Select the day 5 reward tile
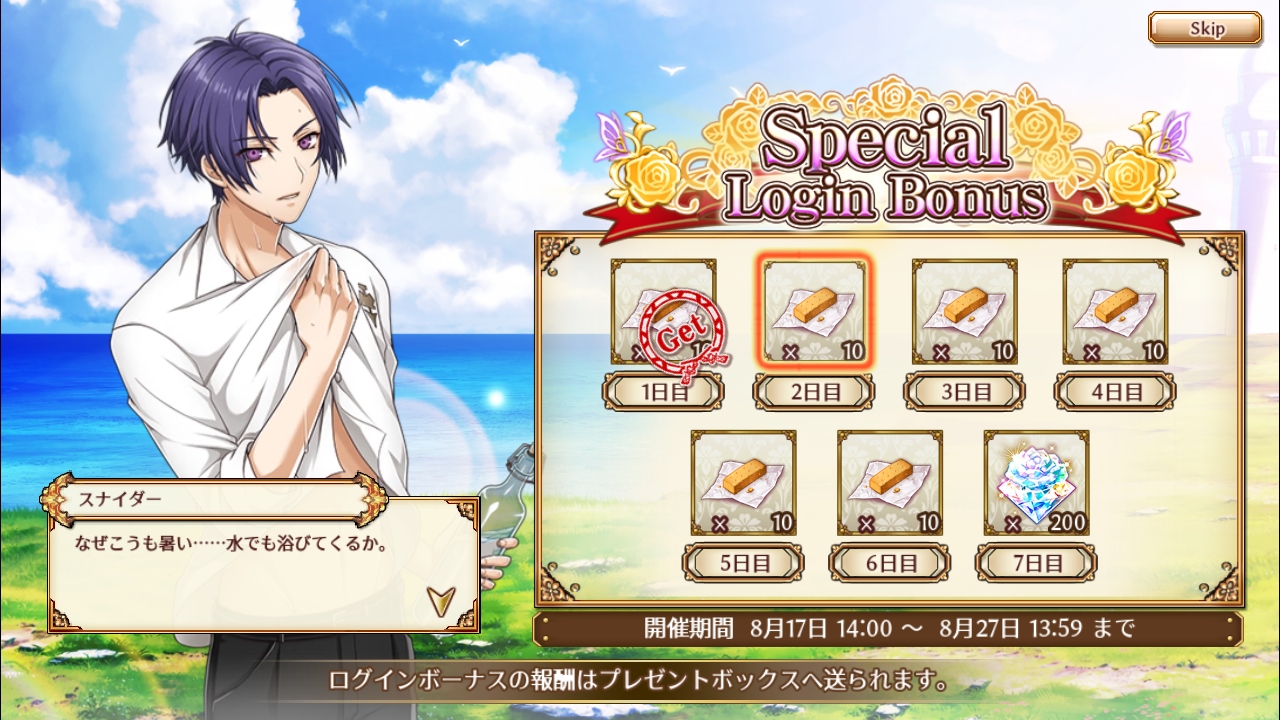 pos(743,483)
